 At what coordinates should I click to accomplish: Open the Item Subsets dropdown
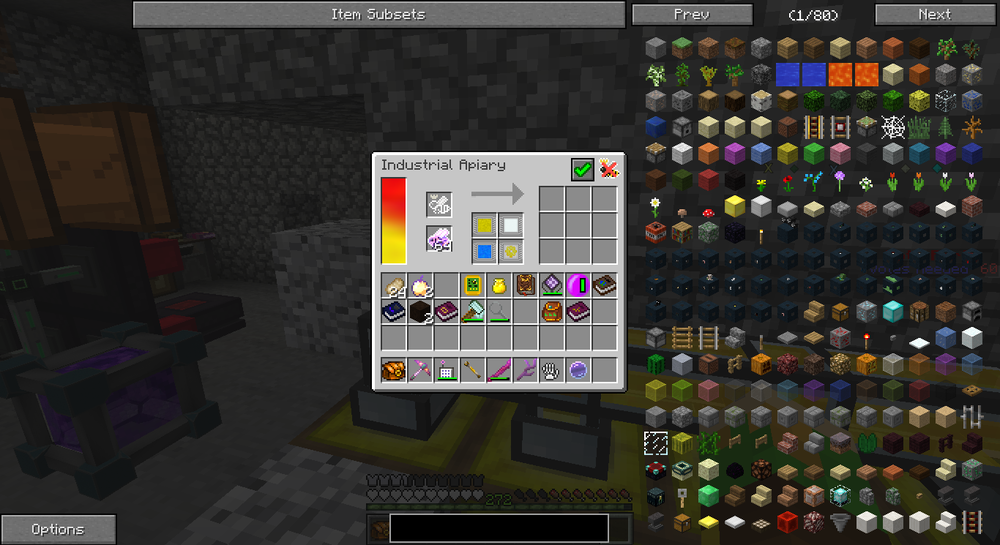(x=378, y=14)
